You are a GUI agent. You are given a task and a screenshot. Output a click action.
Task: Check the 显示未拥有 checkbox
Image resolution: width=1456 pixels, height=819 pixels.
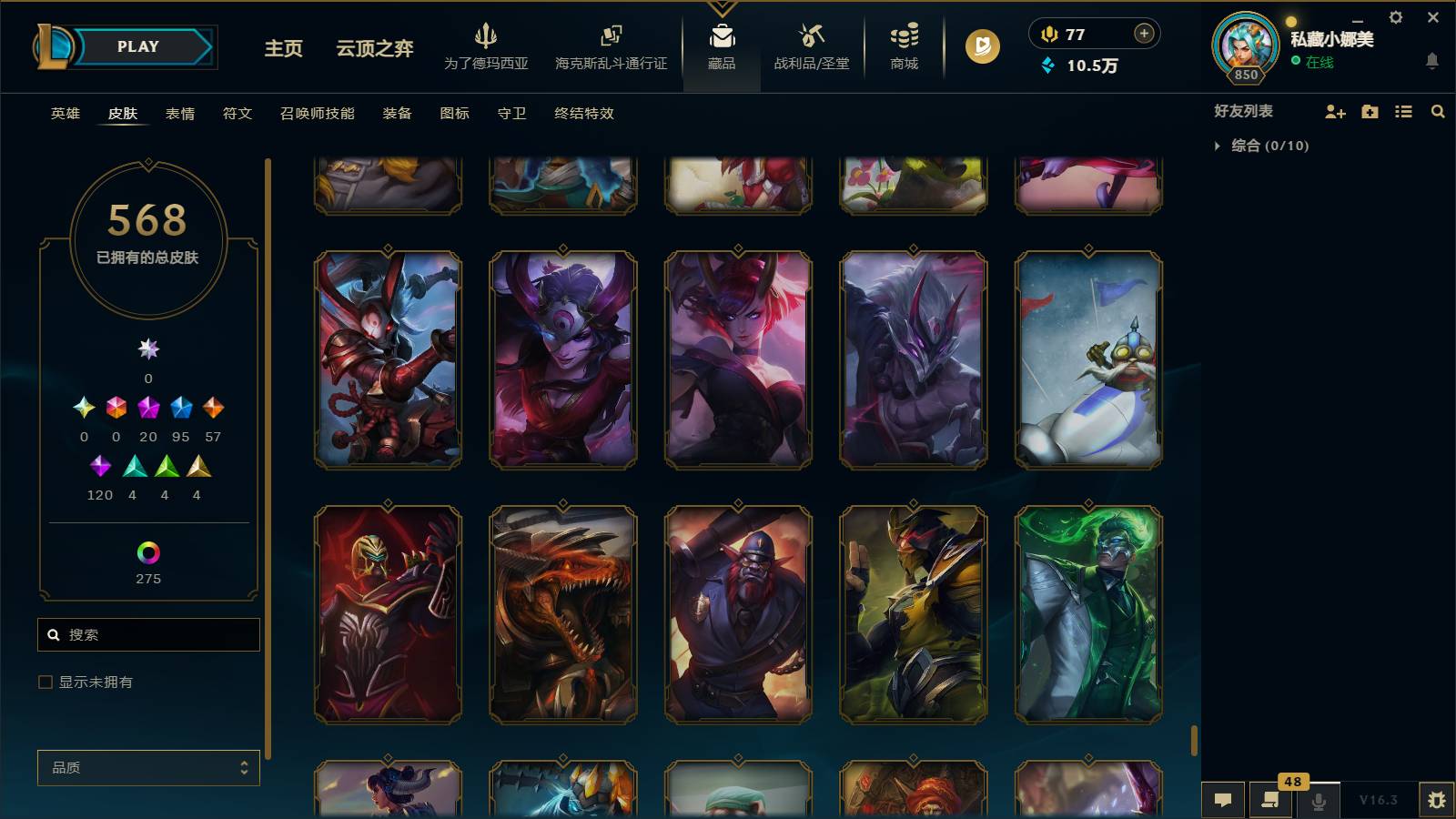coord(43,681)
